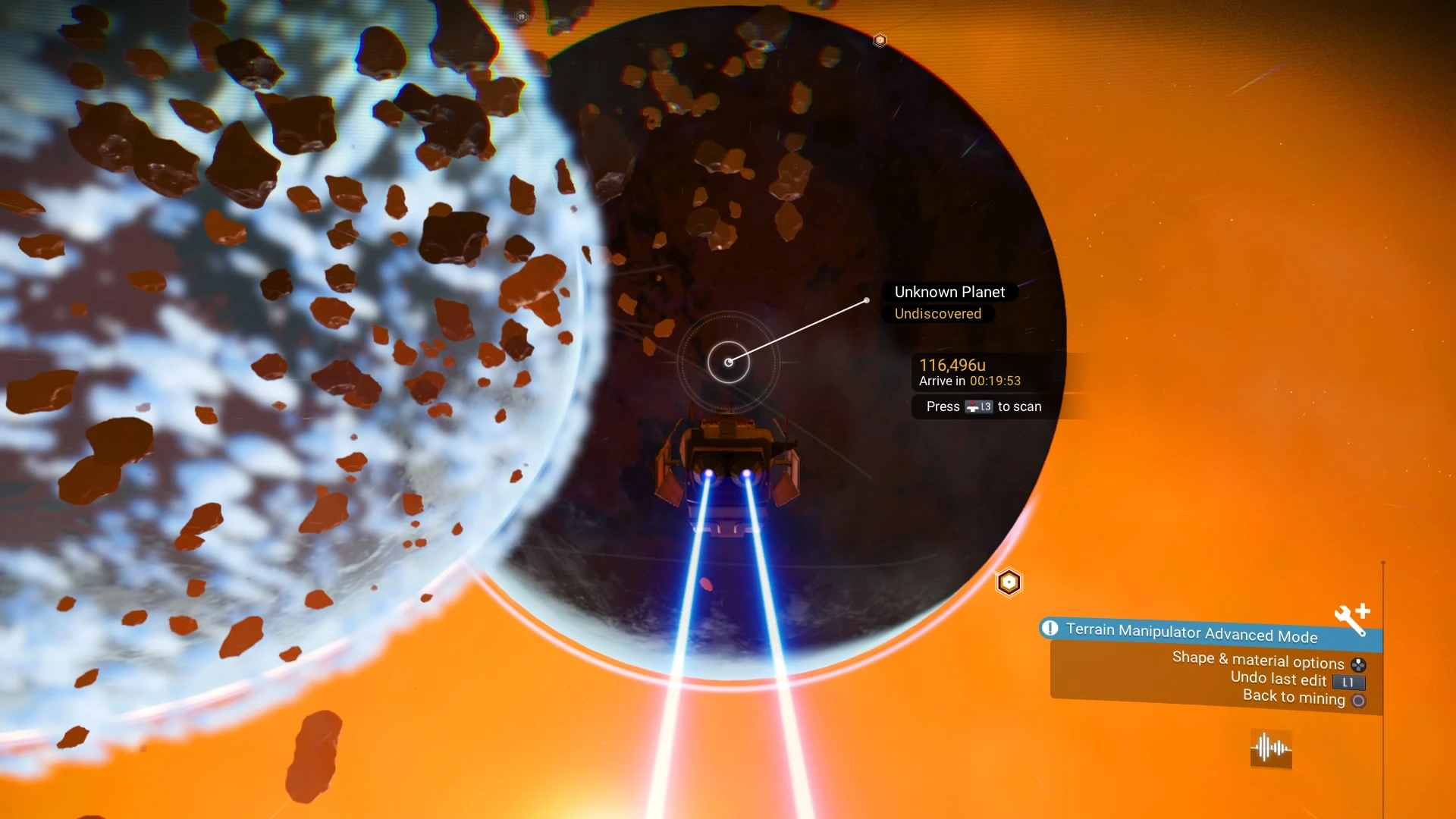Click the Unknown Planet name label
Screen dimensions: 1456x819
point(949,291)
